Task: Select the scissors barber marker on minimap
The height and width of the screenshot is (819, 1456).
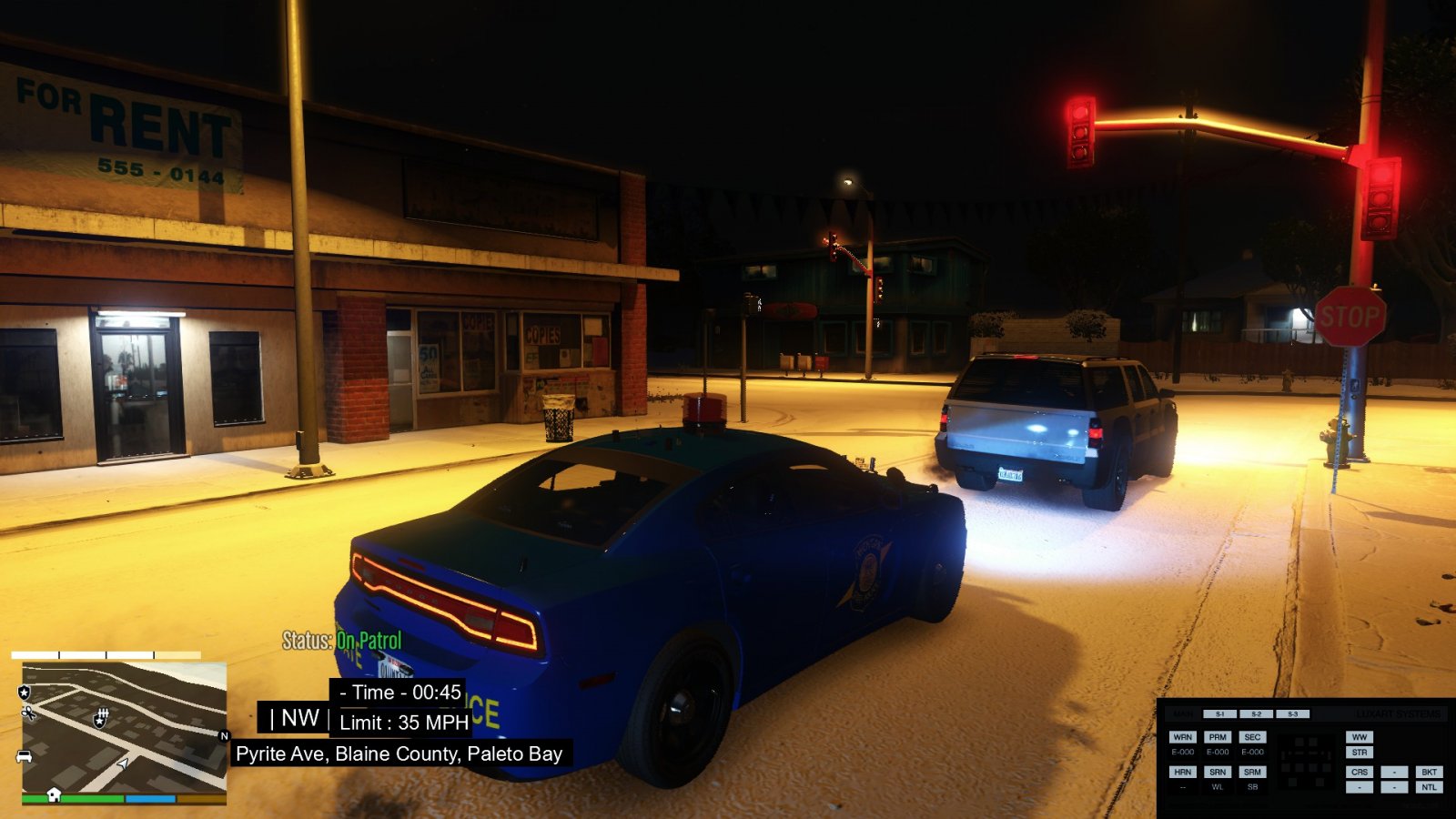Action: [28, 713]
